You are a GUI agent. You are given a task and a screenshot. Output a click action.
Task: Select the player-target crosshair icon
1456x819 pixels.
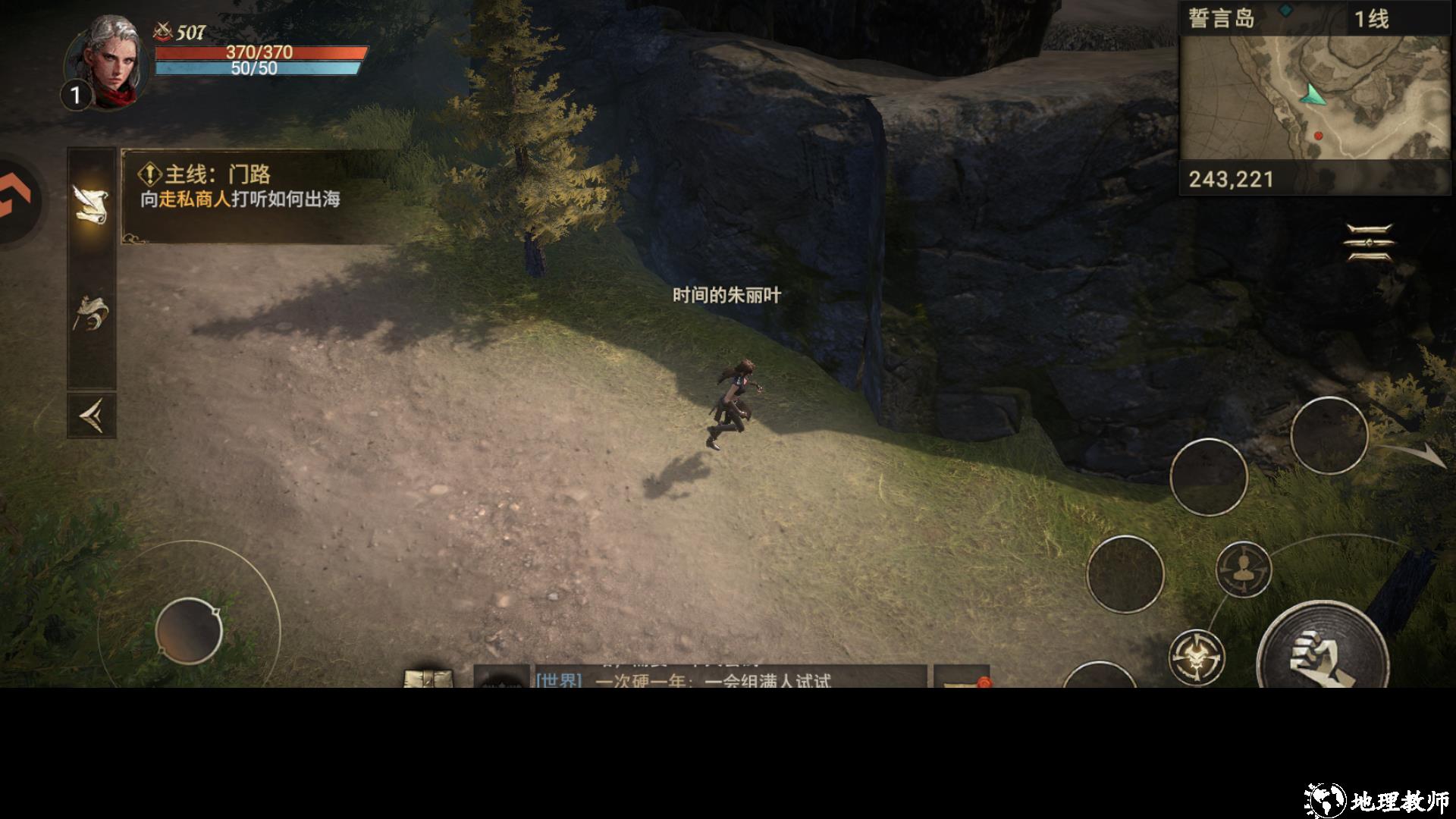click(x=1243, y=569)
